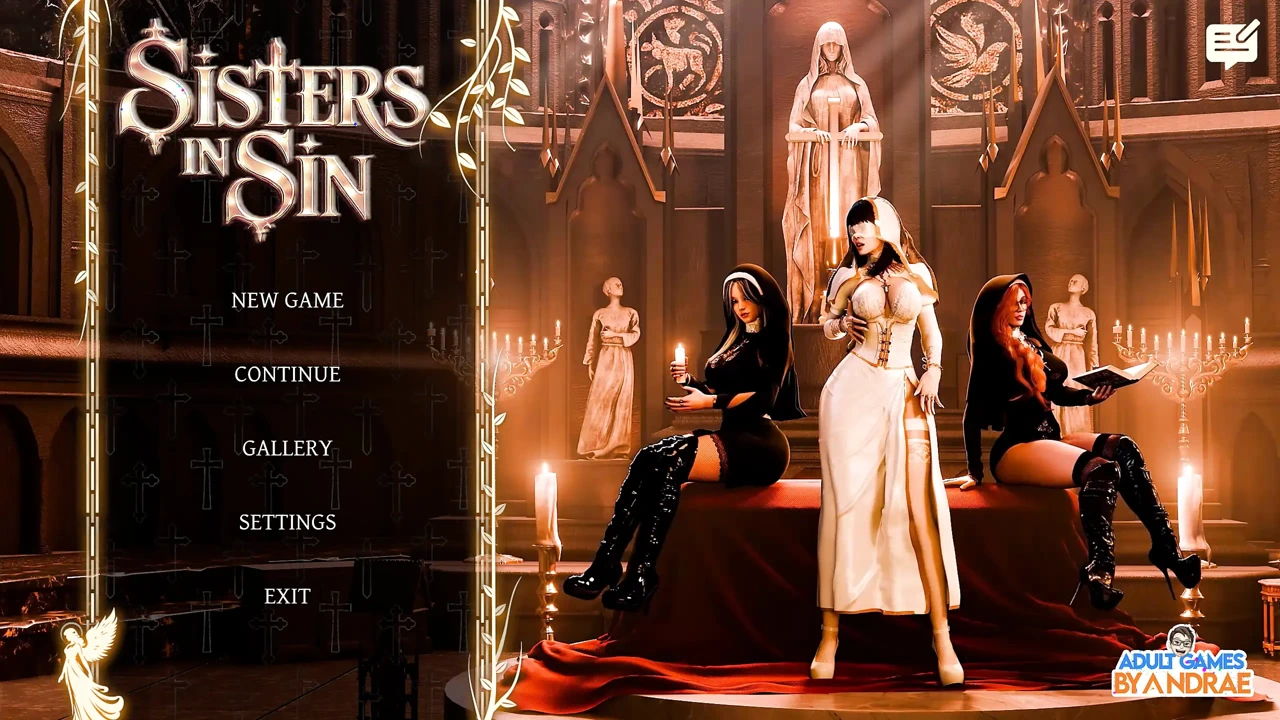
Task: Start a new playthrough via NEW GAME
Action: (287, 300)
